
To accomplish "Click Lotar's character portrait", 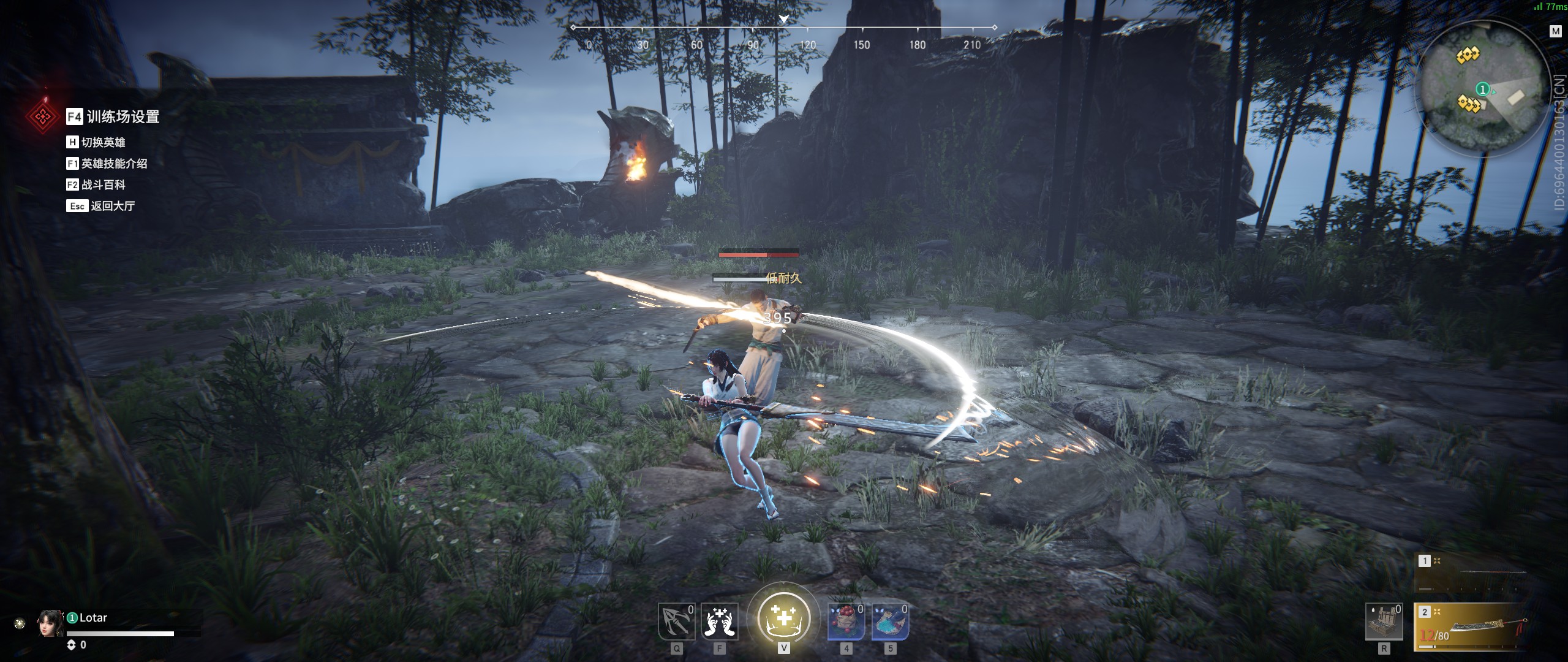I will pos(50,624).
